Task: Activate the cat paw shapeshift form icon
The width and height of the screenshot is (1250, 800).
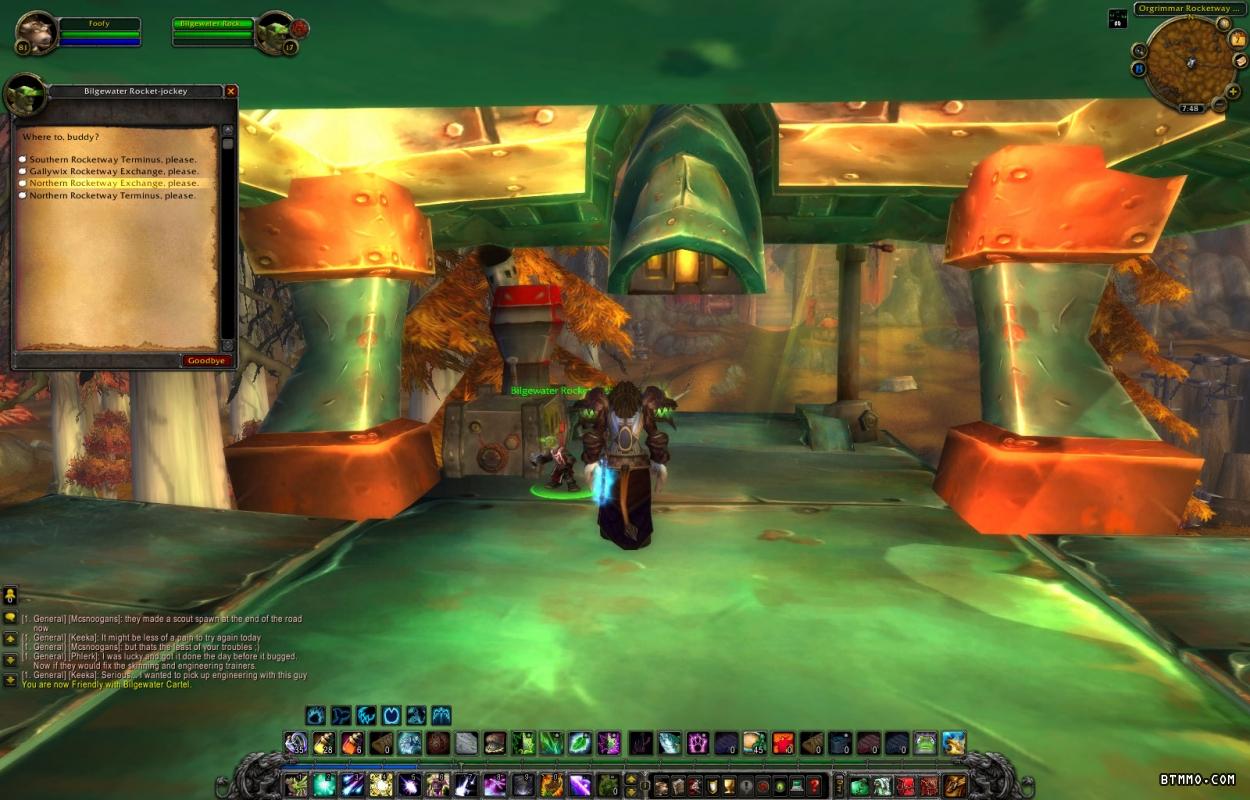Action: (x=315, y=715)
